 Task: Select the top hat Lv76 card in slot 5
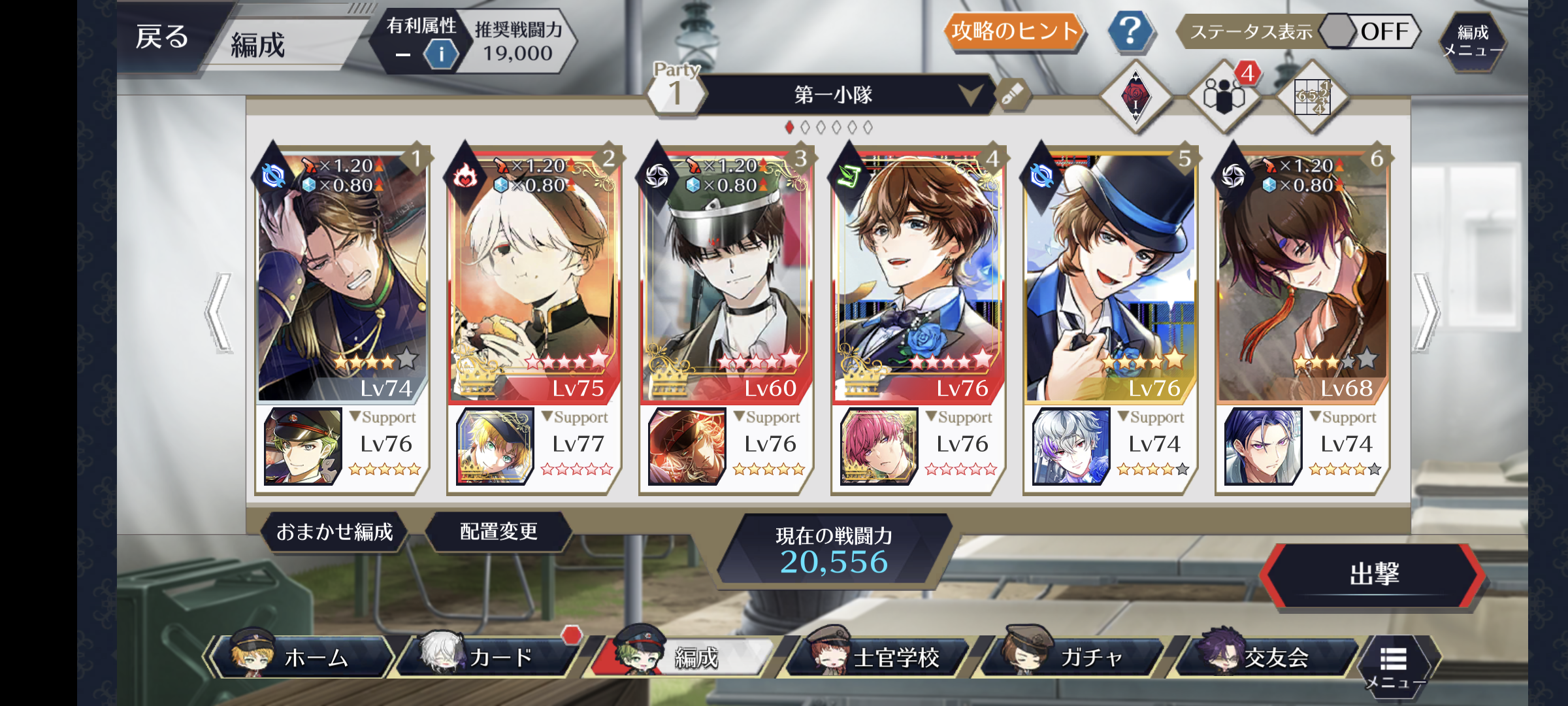click(x=1109, y=275)
